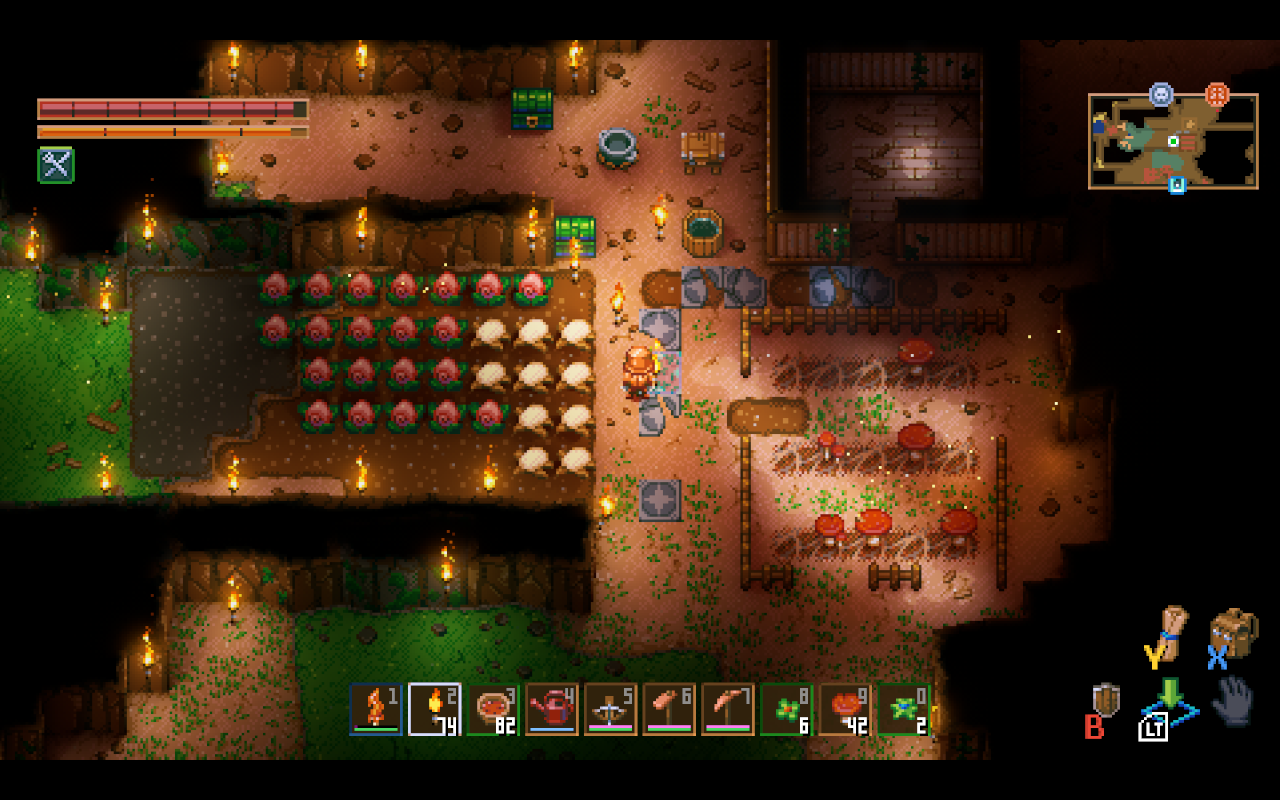Choose the orange mushroom stack in slot 9
The image size is (1280, 800).
pyautogui.click(x=846, y=709)
